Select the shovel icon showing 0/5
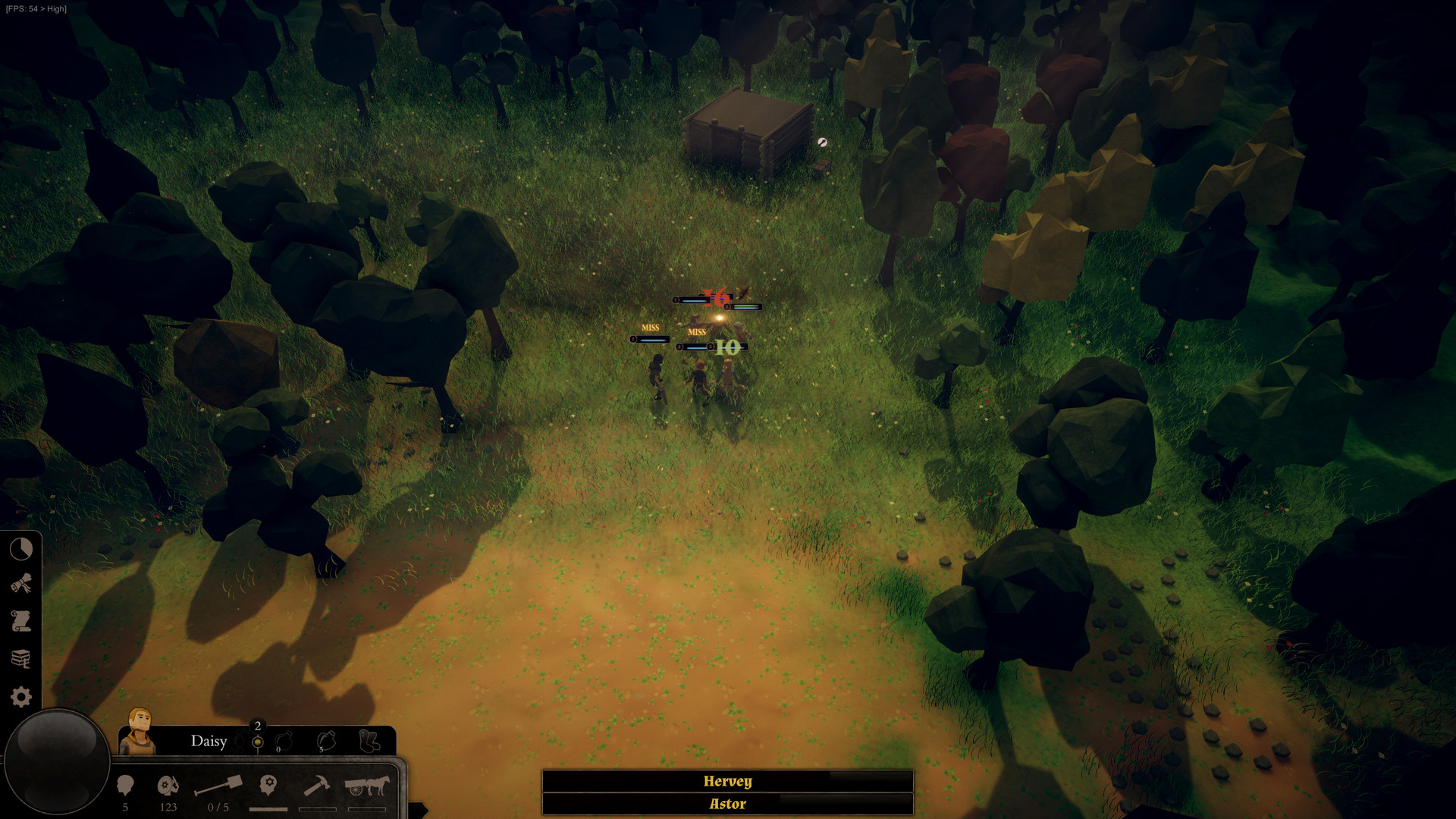 [x=220, y=786]
